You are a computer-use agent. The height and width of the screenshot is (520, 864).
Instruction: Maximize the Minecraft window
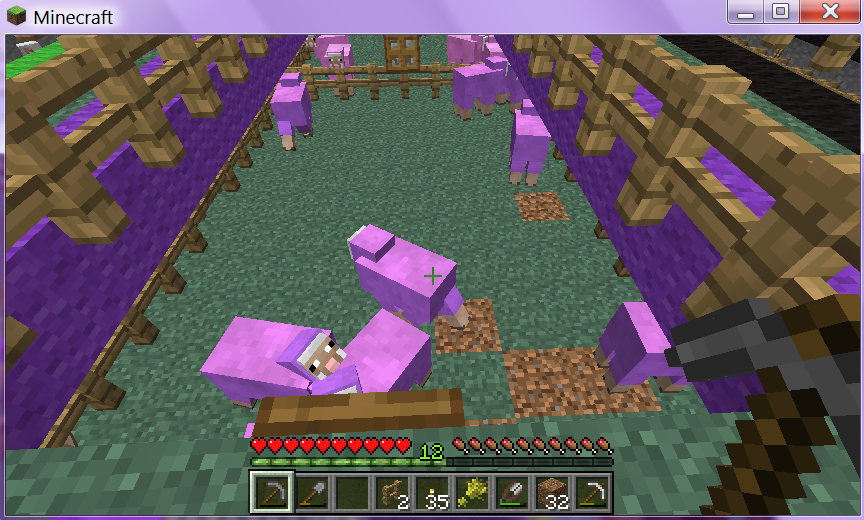tap(781, 12)
